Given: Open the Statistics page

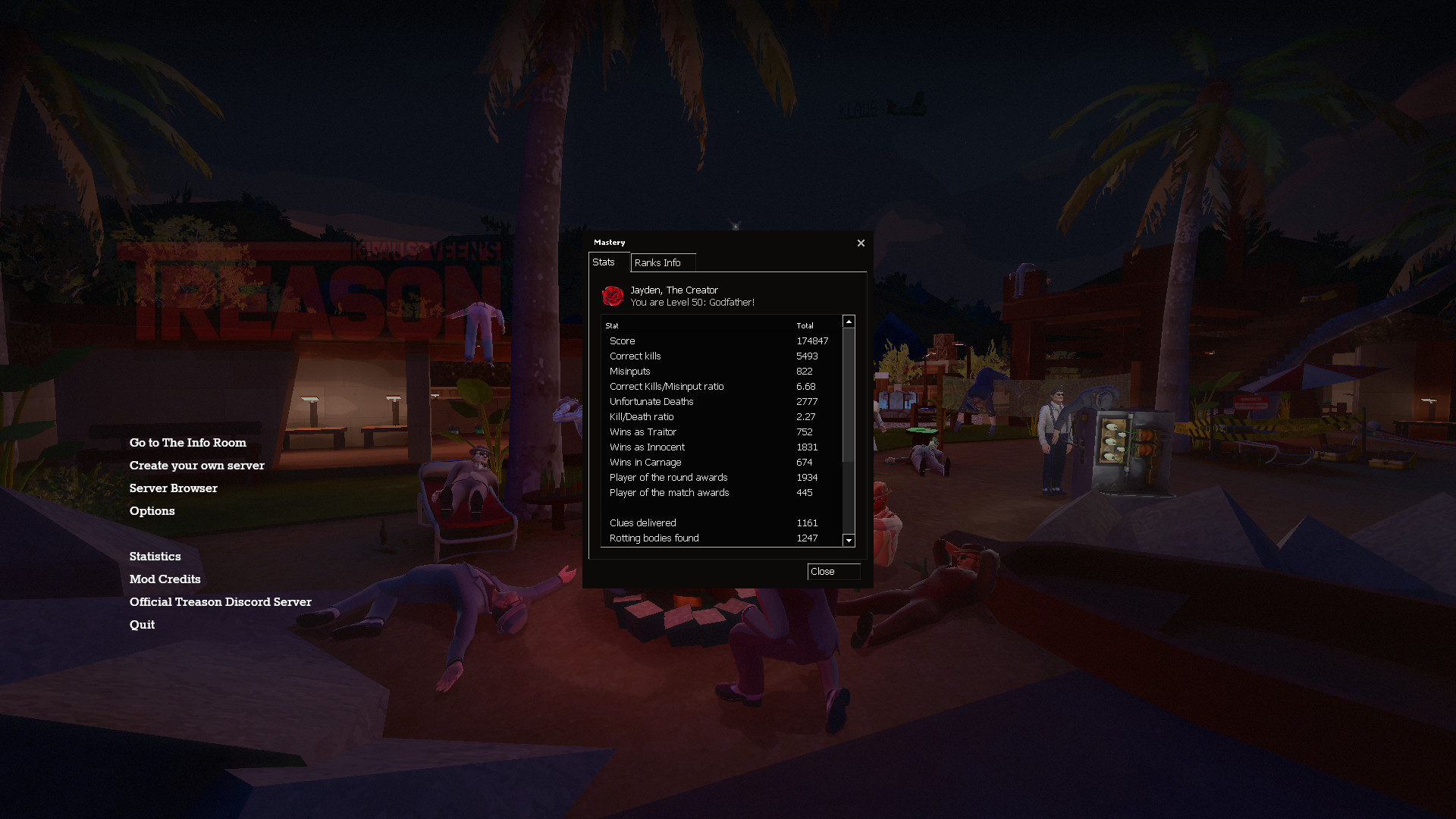Looking at the screenshot, I should [x=155, y=556].
